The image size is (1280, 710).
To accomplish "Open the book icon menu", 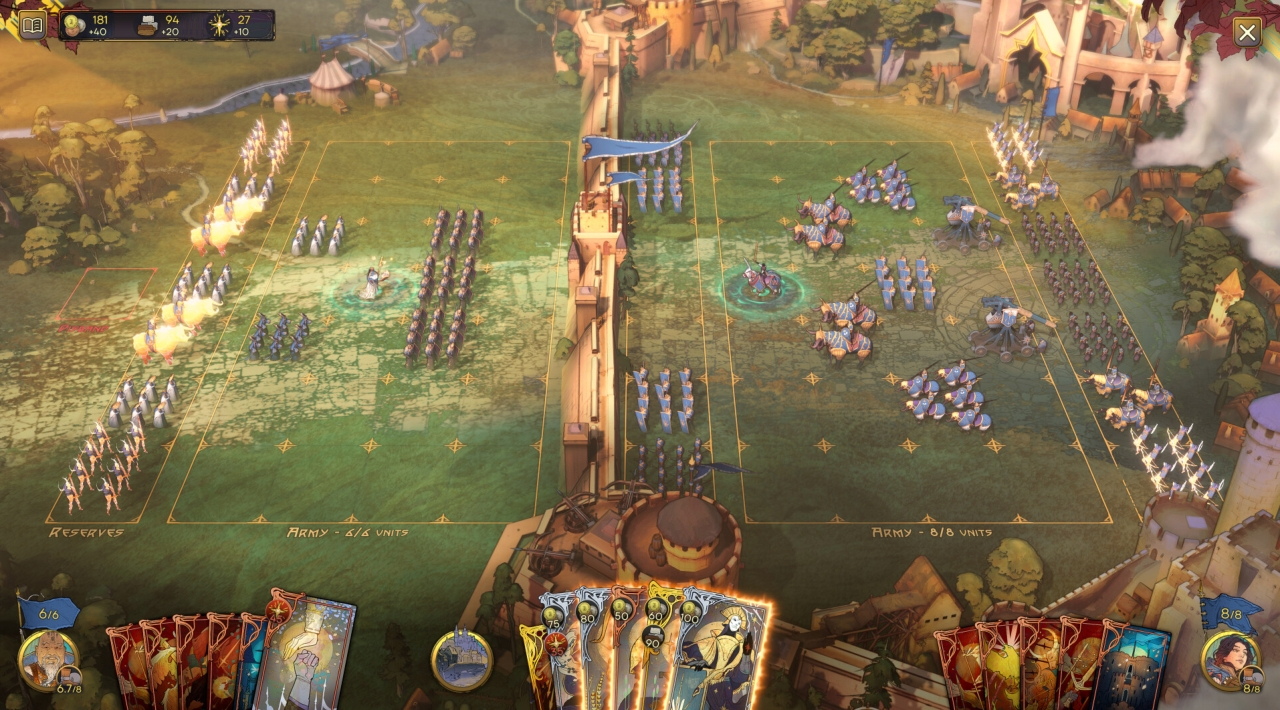I will 32,25.
